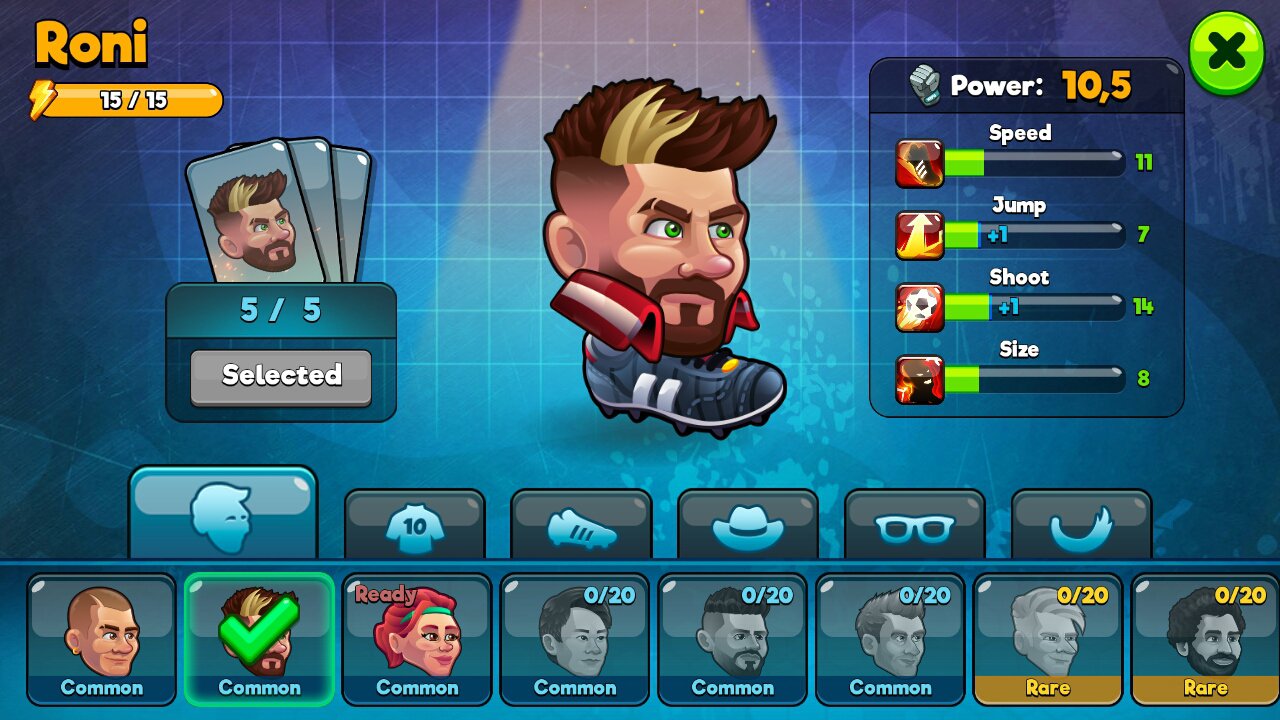
Task: Choose the curly-haired bearded Rare character
Action: [1204, 638]
